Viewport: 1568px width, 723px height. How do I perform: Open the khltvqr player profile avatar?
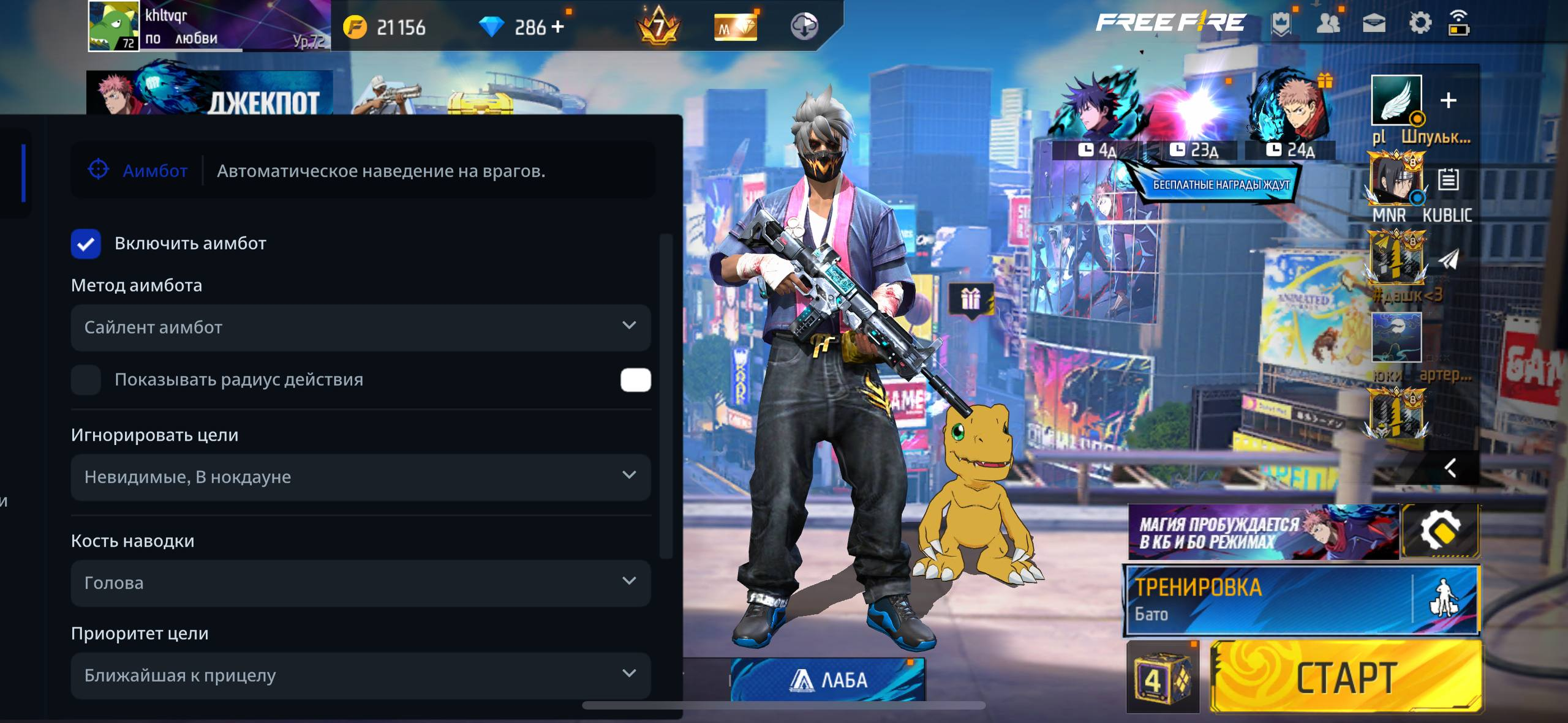pyautogui.click(x=114, y=26)
